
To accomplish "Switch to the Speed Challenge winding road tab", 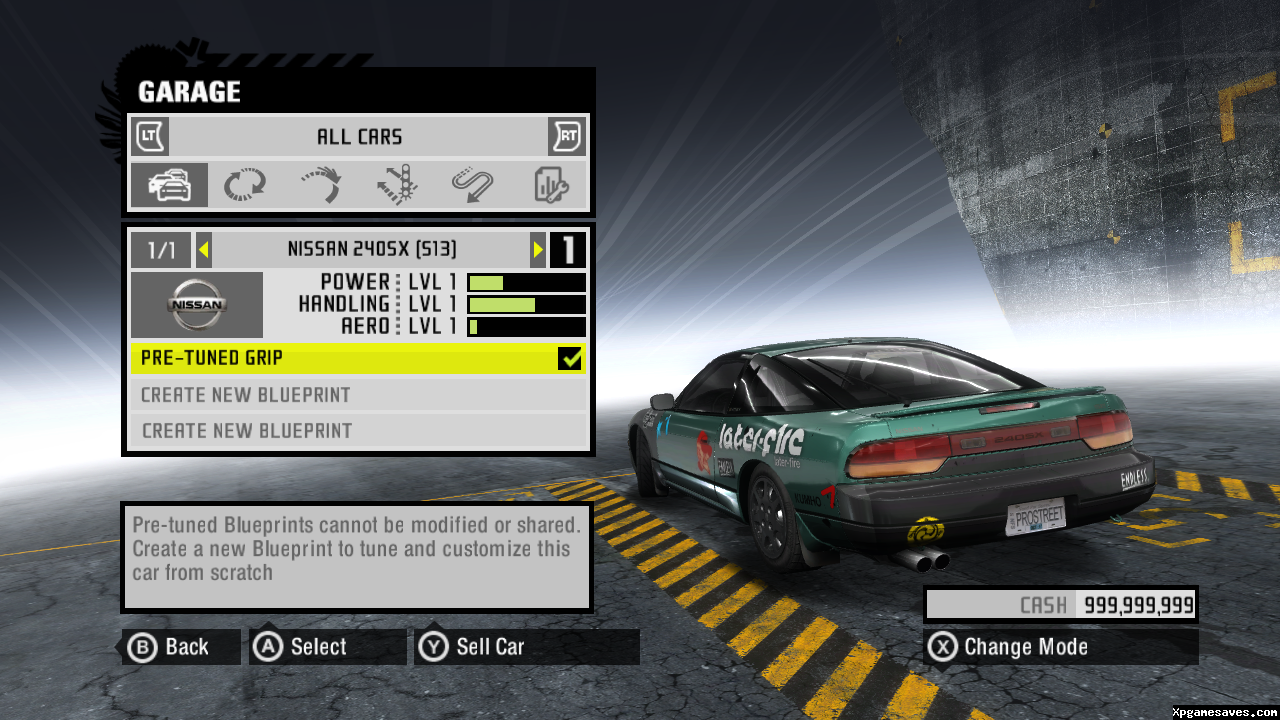I will coord(472,185).
